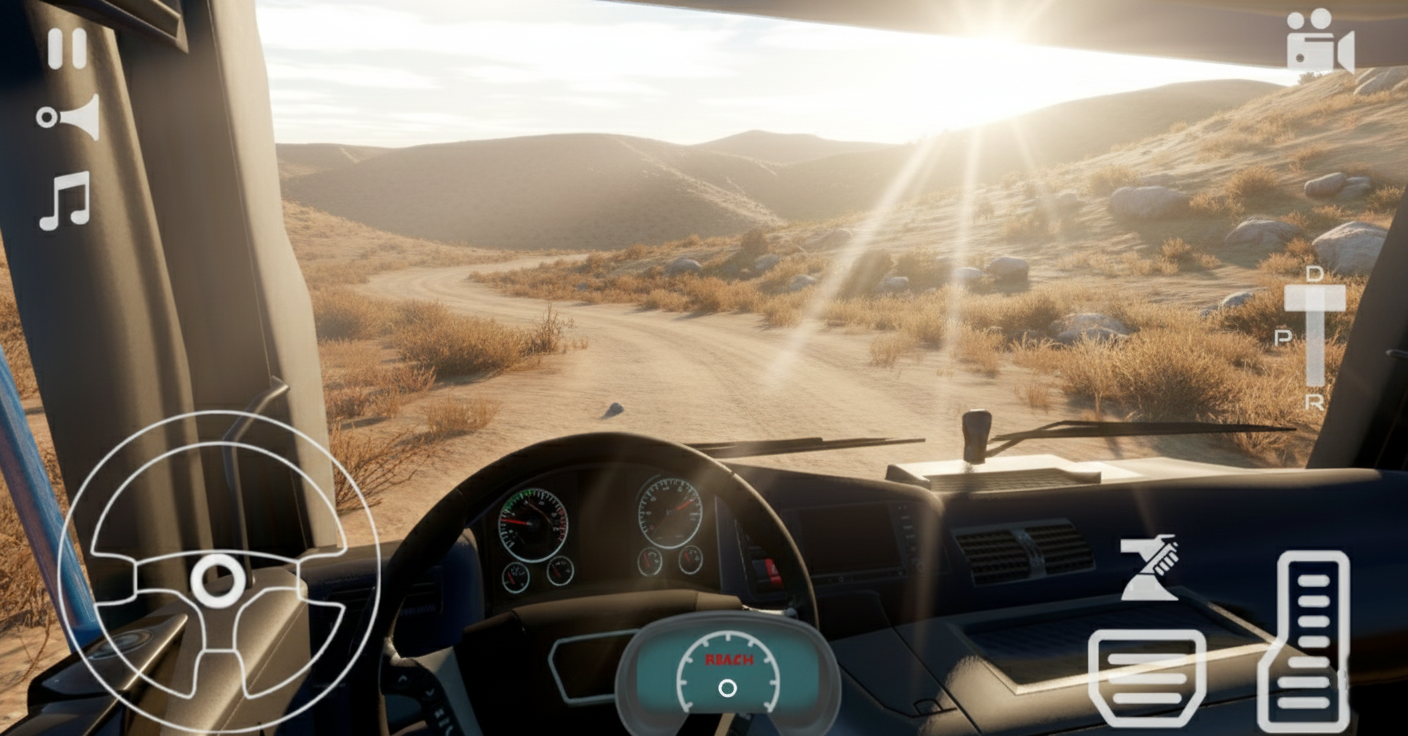Step on the accelerator pedal button

point(1303,641)
